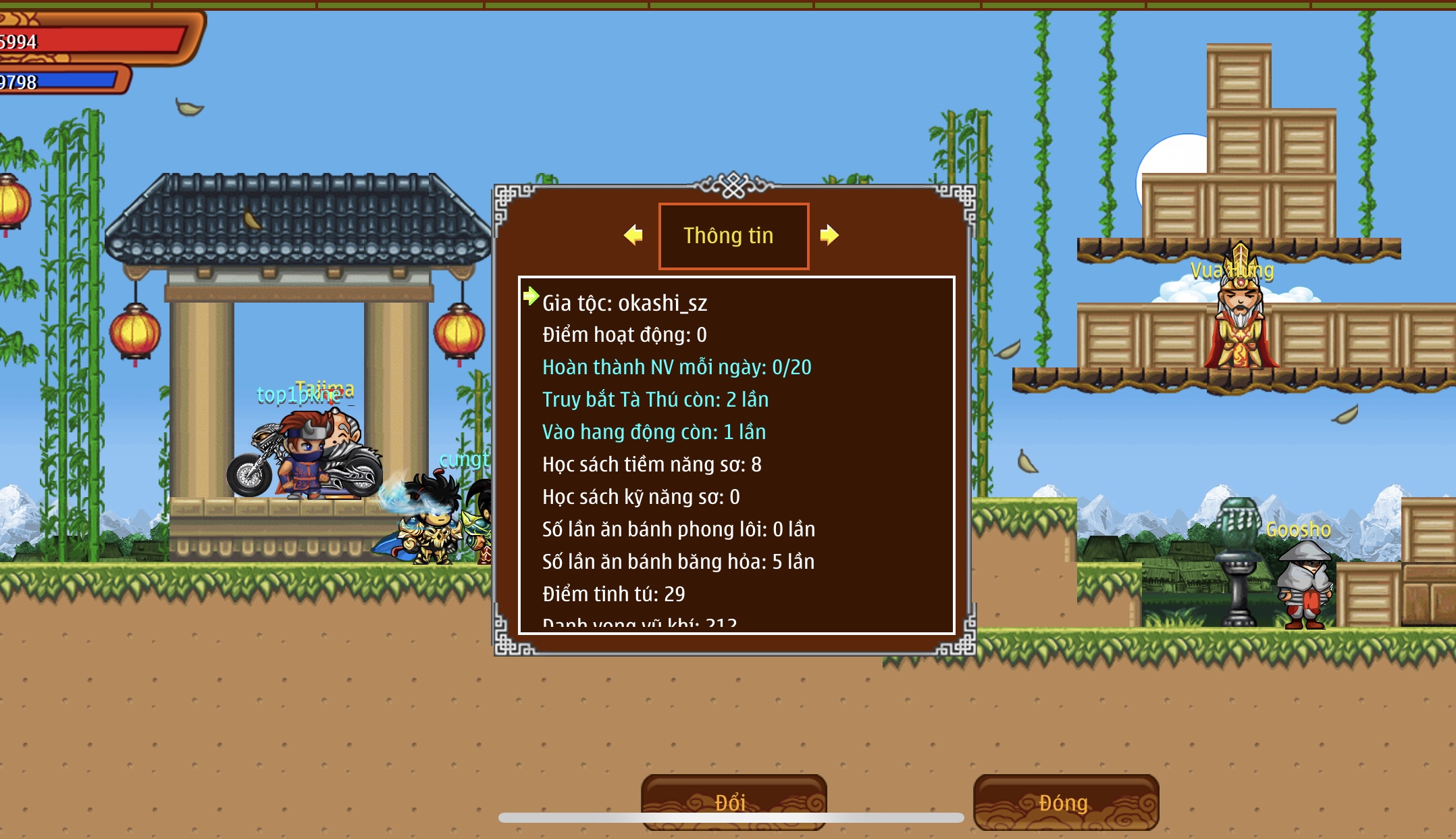Select the Gia tộc: okashi_sz row

coord(625,303)
